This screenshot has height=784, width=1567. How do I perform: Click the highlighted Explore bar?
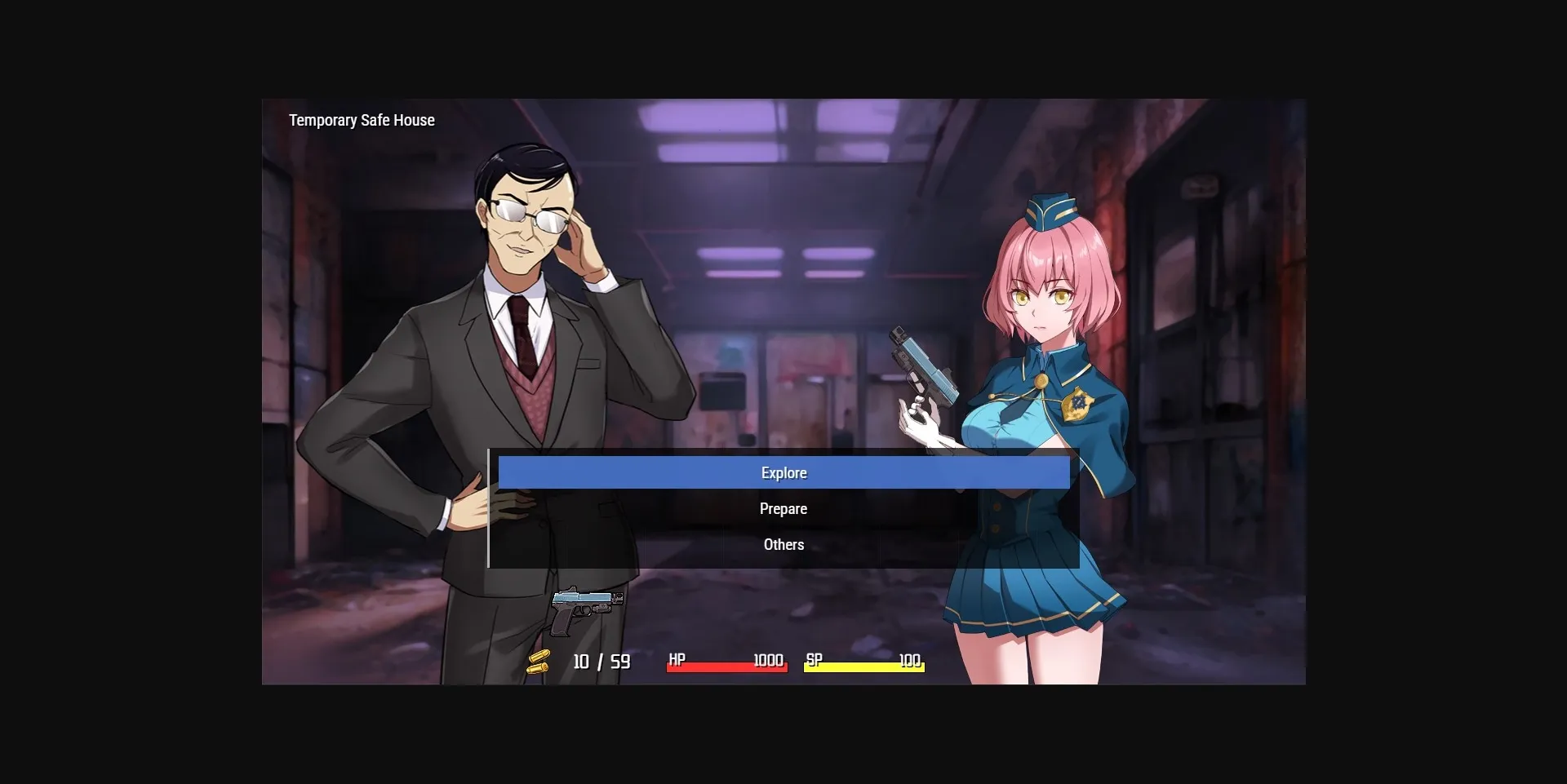[x=783, y=472]
